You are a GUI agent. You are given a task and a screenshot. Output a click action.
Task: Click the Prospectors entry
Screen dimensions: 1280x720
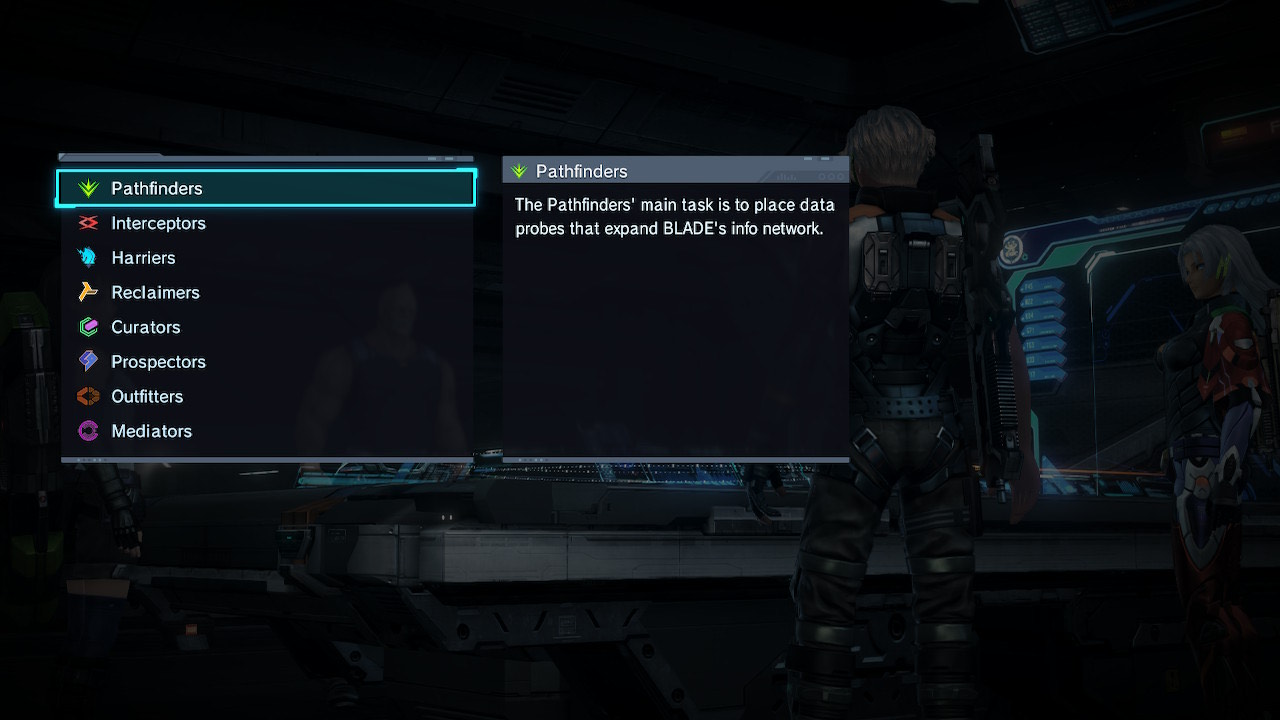coord(158,362)
